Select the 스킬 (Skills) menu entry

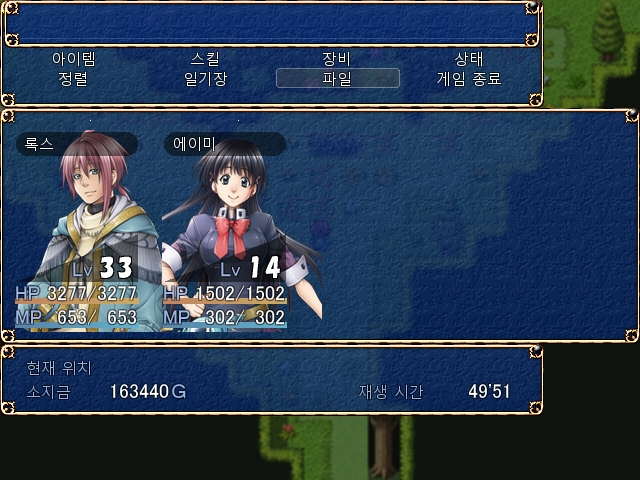(206, 59)
